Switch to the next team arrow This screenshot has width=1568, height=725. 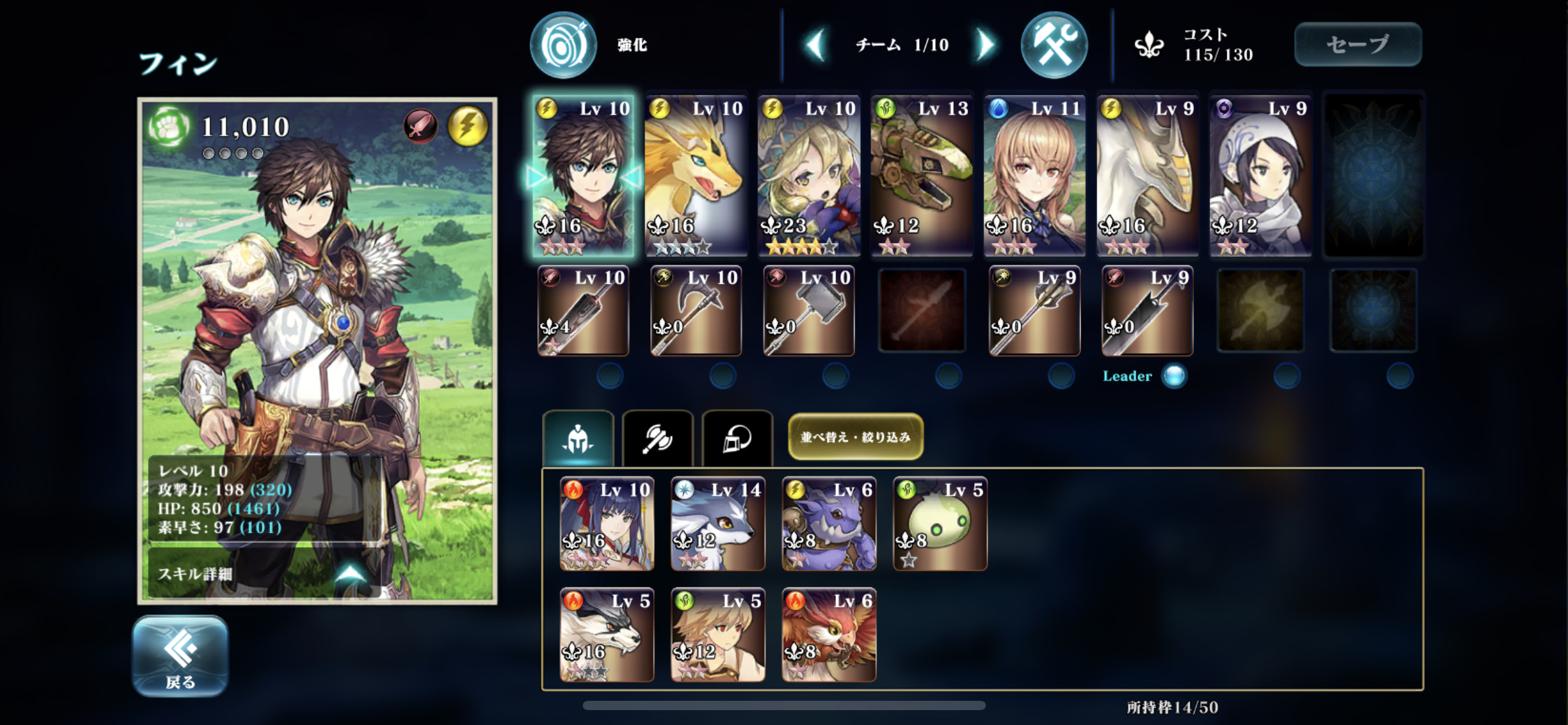click(x=985, y=45)
